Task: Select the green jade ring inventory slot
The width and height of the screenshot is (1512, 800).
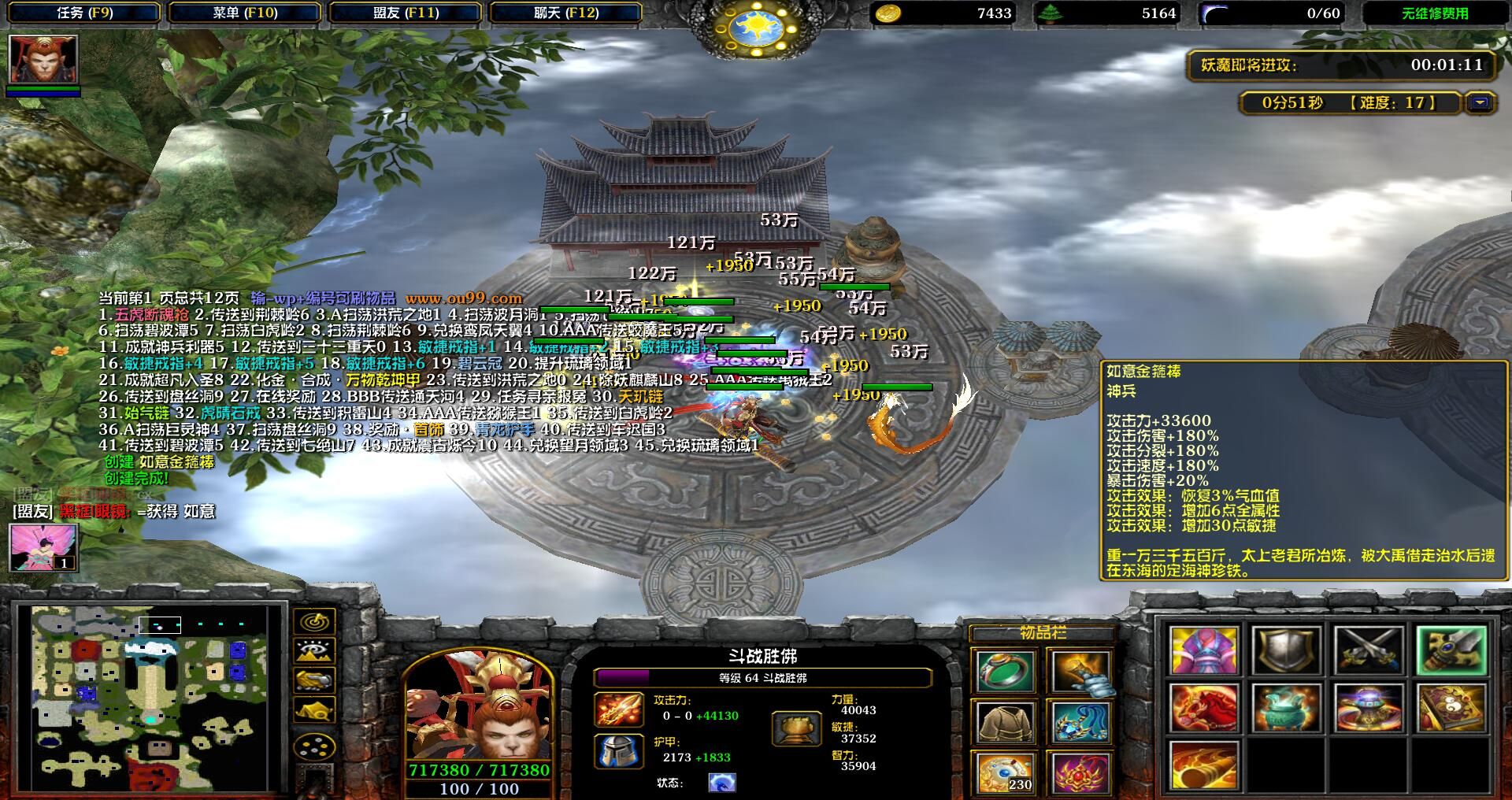Action: click(1006, 671)
